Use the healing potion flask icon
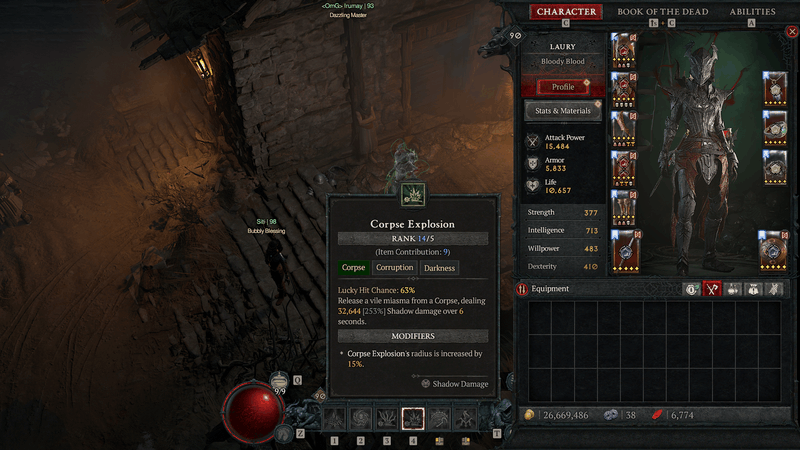Screen dimensions: 800x450 pyautogui.click(x=280, y=383)
